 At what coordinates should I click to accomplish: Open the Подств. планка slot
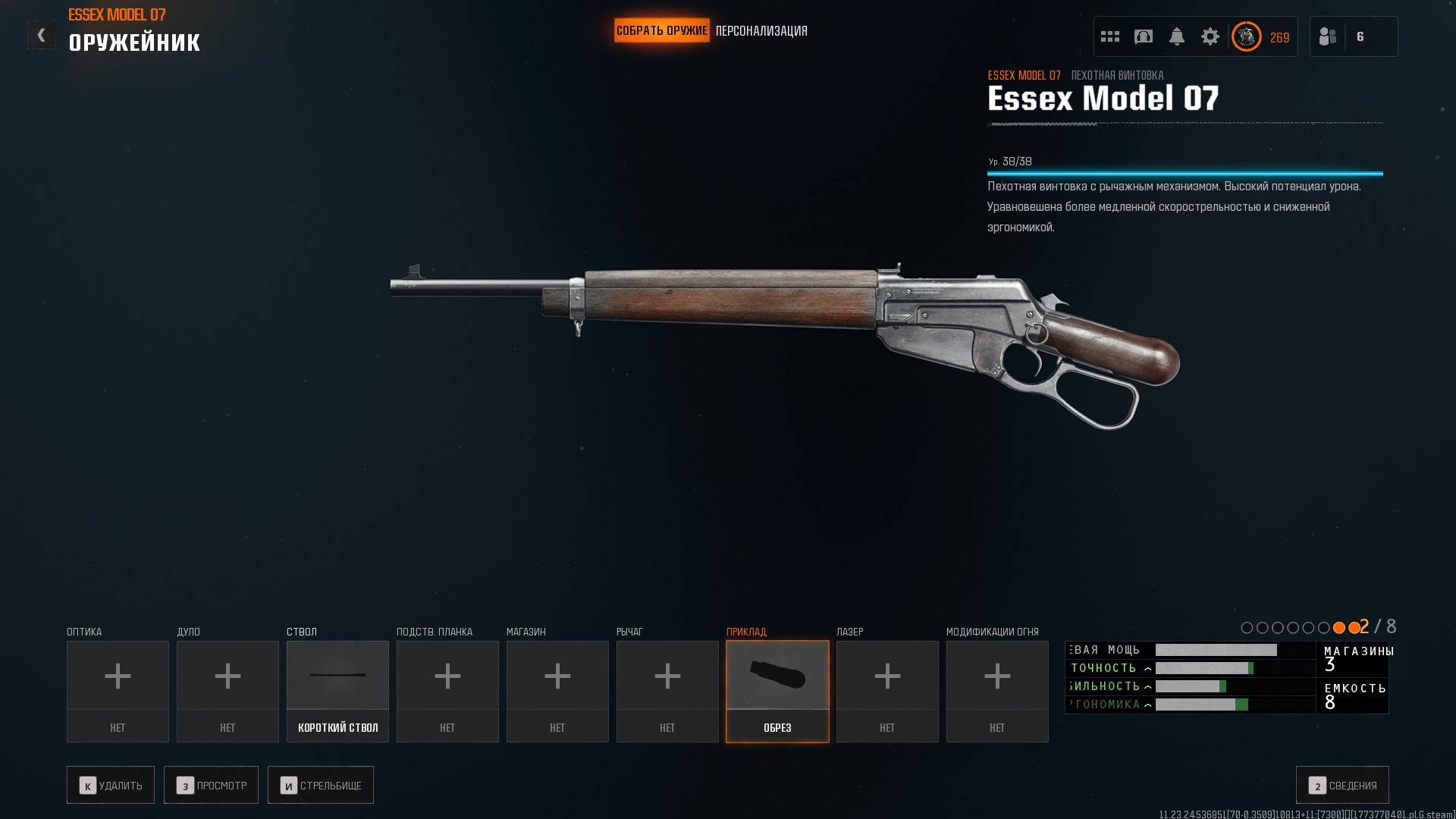pos(447,691)
